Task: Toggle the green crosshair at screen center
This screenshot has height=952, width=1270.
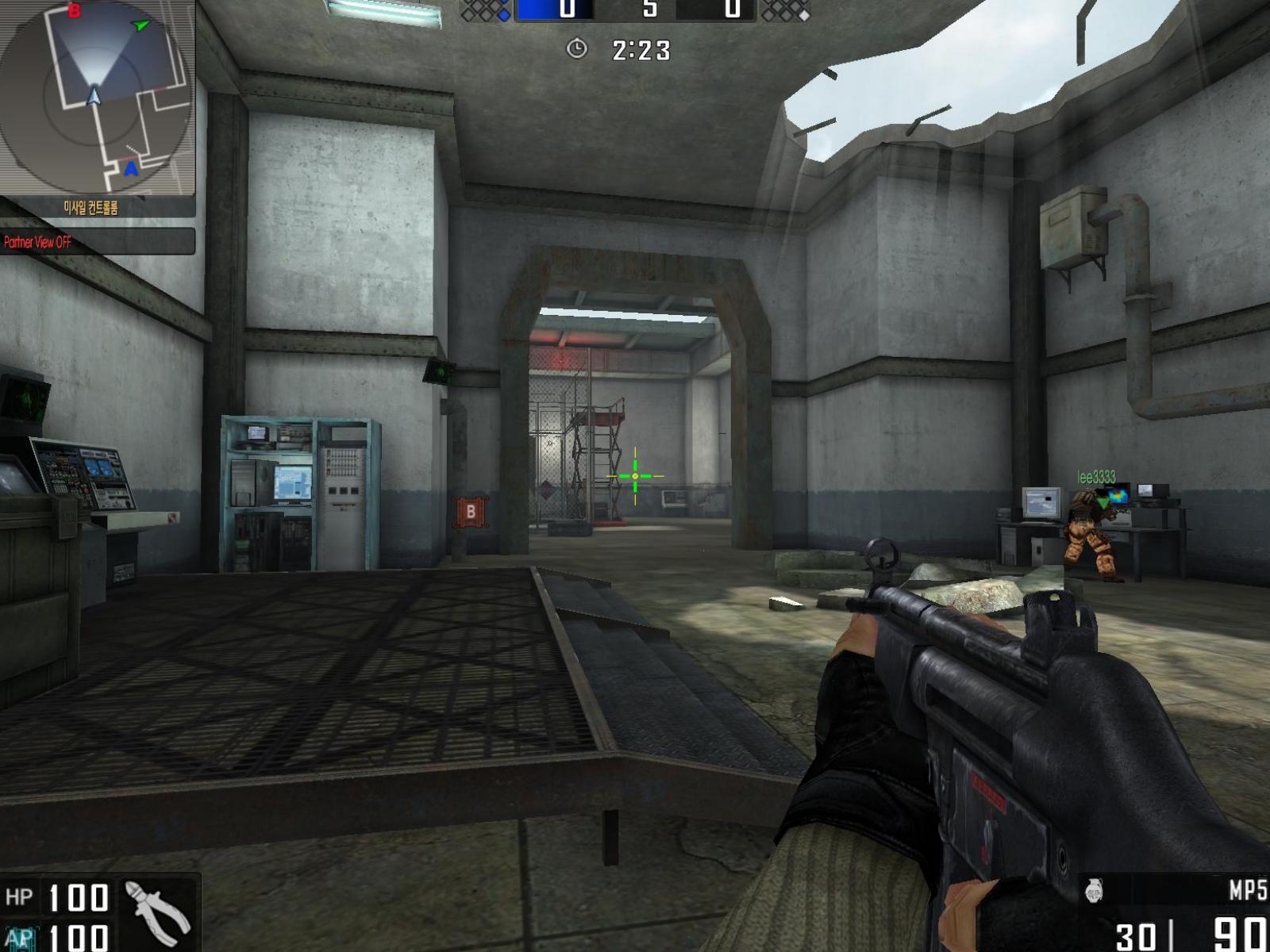Action: pyautogui.click(x=634, y=474)
